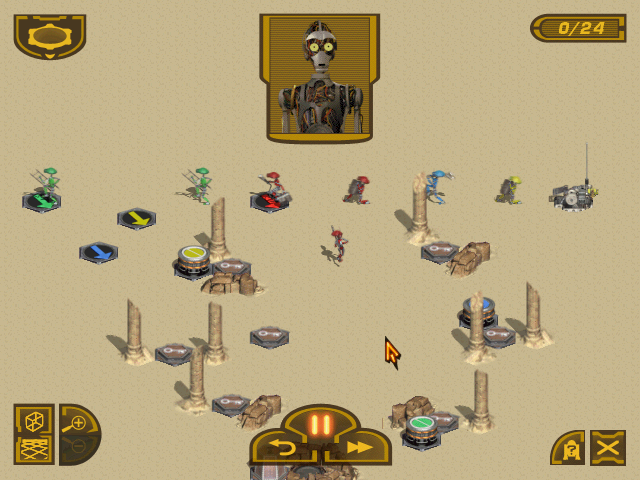Reset droids with the curved return arrow
The image size is (640, 480).
pos(284,449)
